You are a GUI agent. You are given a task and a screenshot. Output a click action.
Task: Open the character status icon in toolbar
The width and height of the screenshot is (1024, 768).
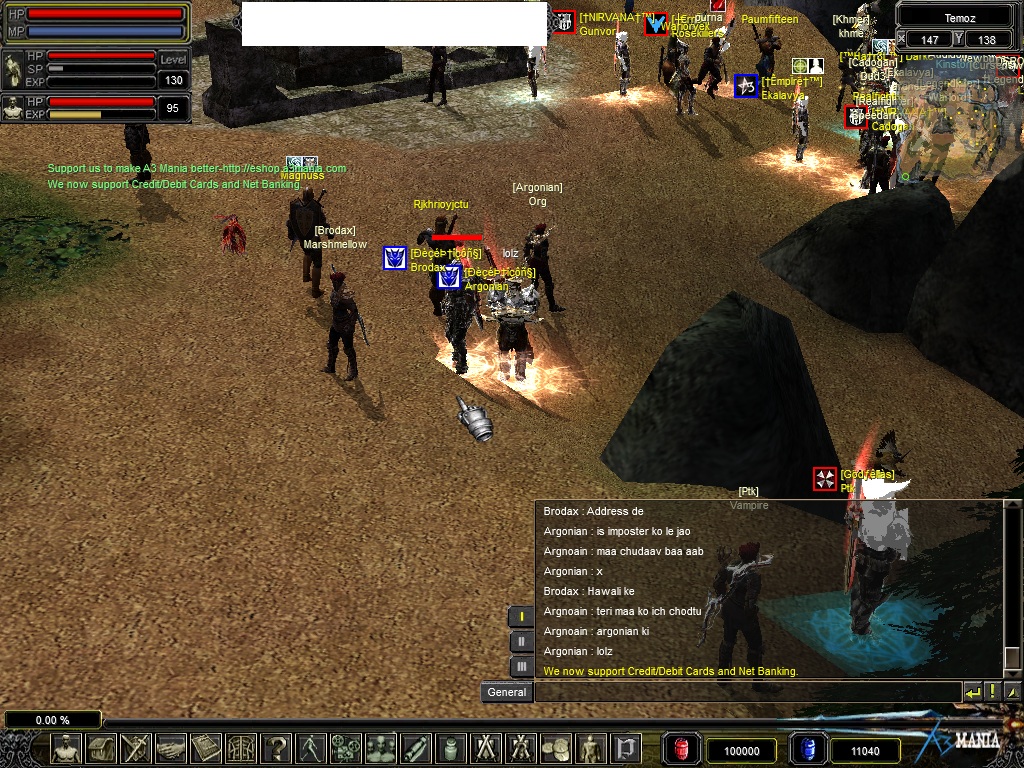(x=67, y=748)
